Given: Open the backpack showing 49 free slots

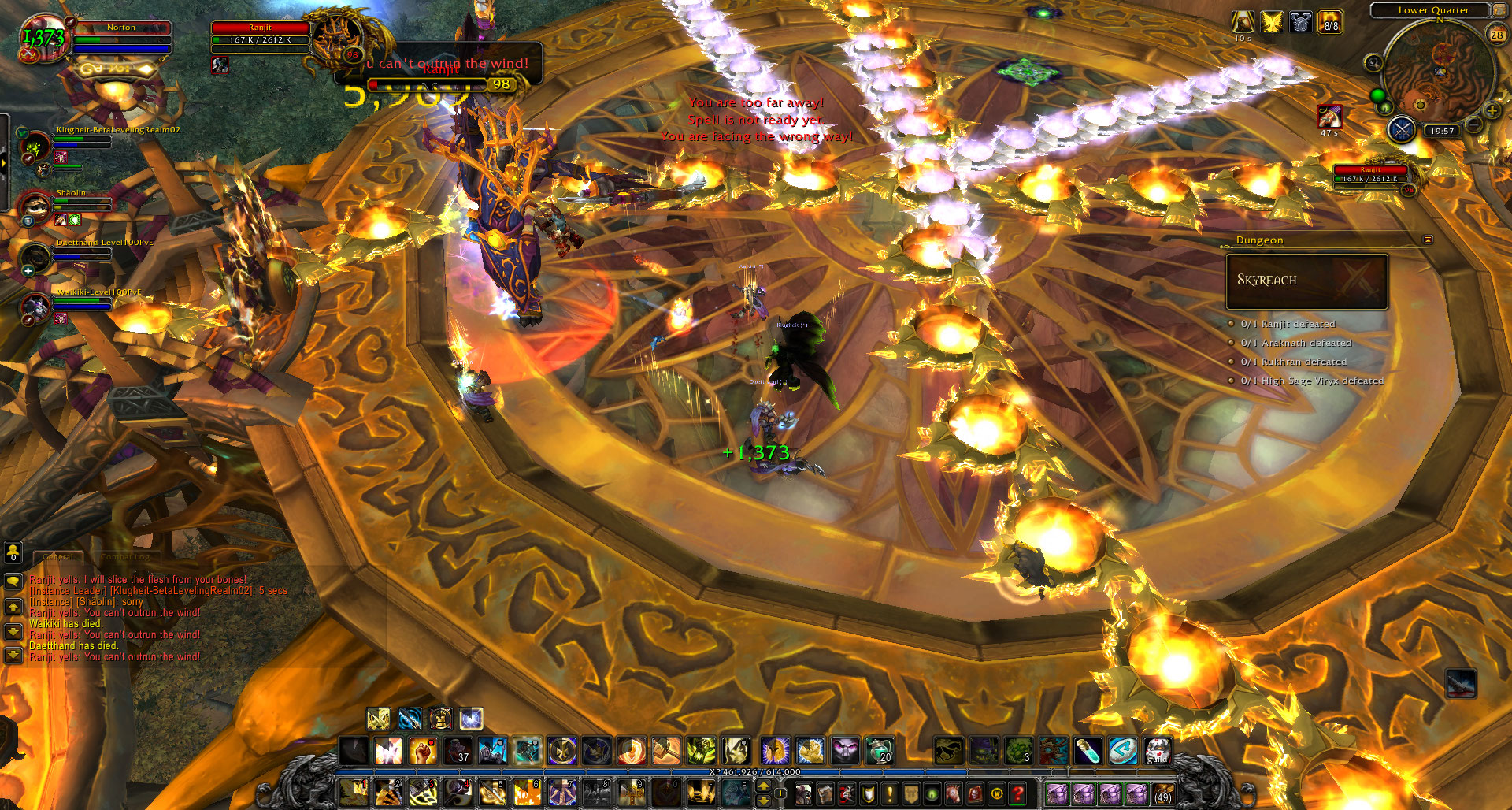Looking at the screenshot, I should pyautogui.click(x=1162, y=793).
